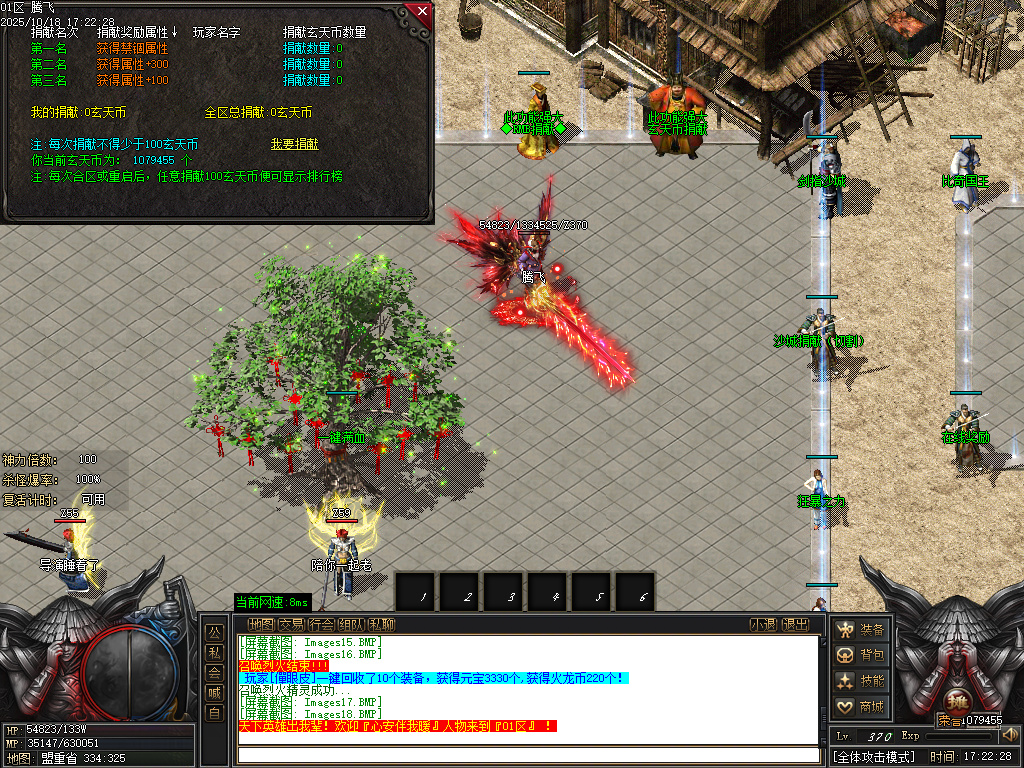
Task: Select the 私聊 private chat button
Action: pyautogui.click(x=381, y=625)
